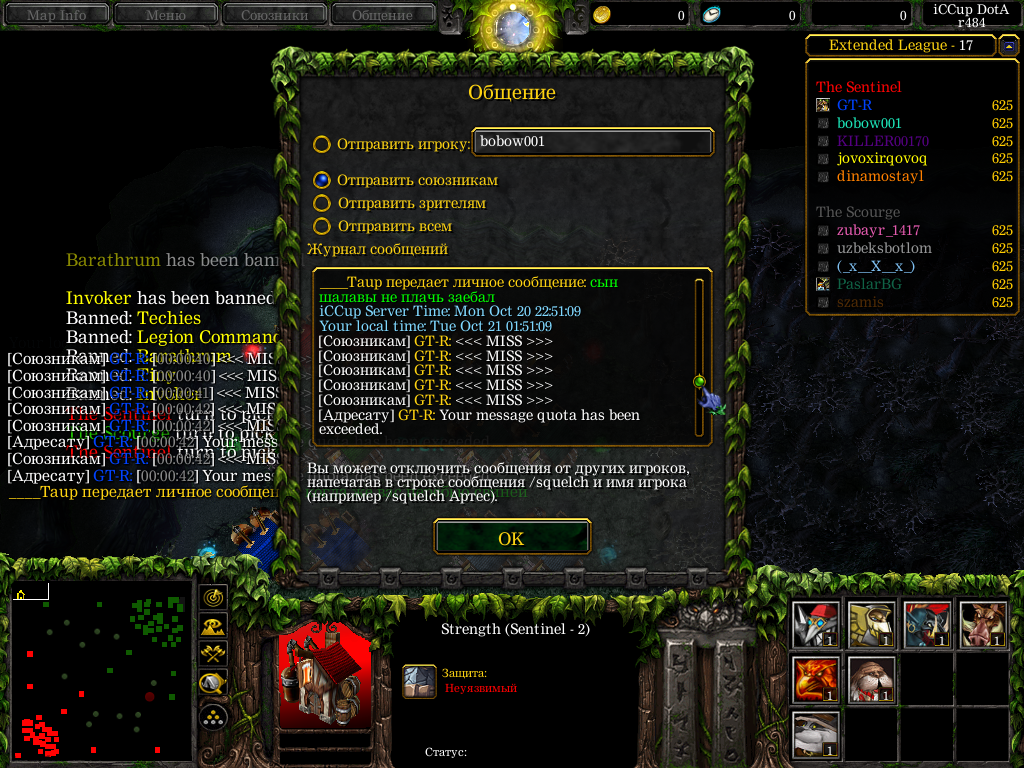The width and height of the screenshot is (1024, 768).
Task: Click the minimap
Action: (101, 672)
